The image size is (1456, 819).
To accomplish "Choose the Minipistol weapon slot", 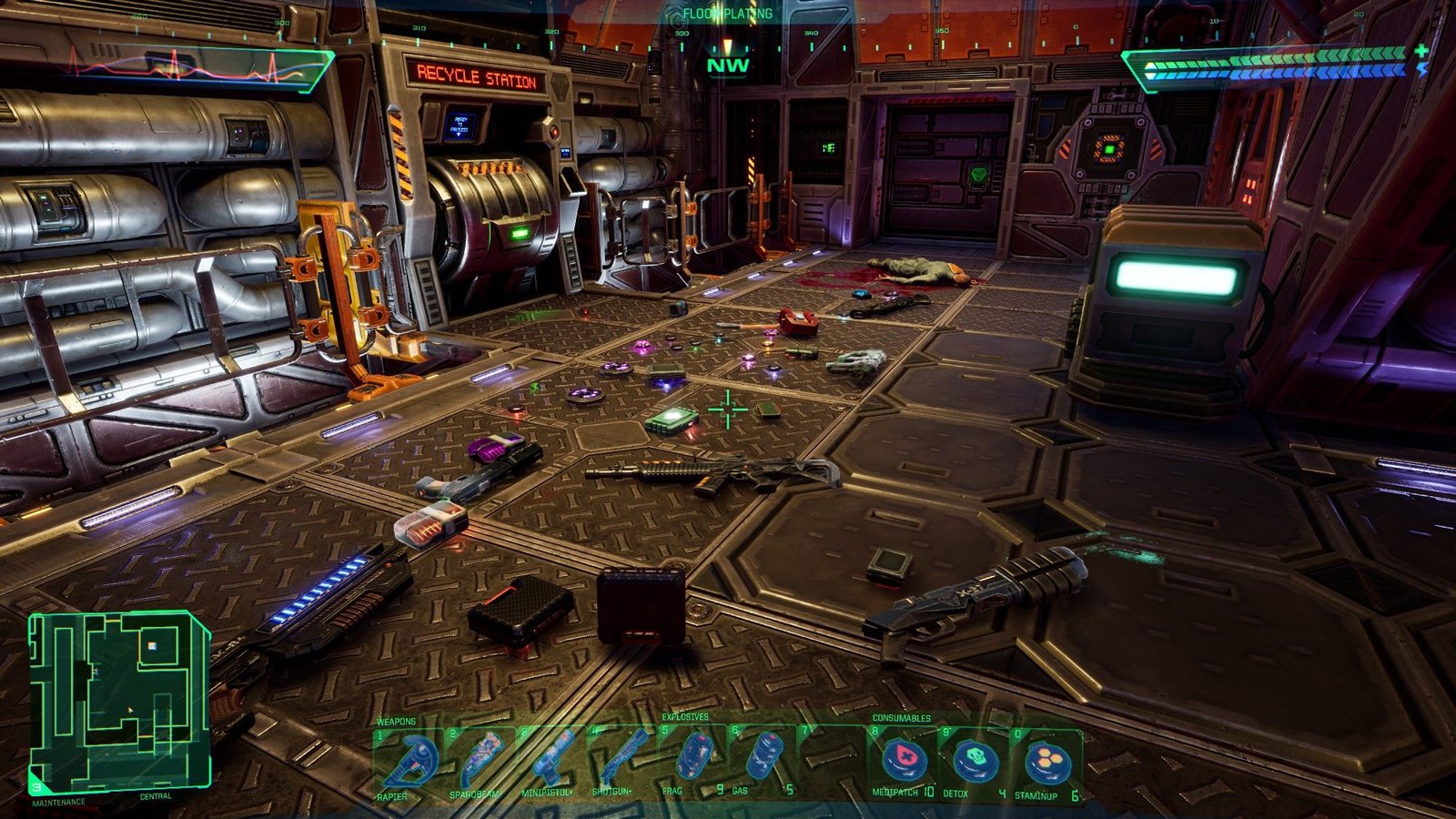I will coord(550,763).
